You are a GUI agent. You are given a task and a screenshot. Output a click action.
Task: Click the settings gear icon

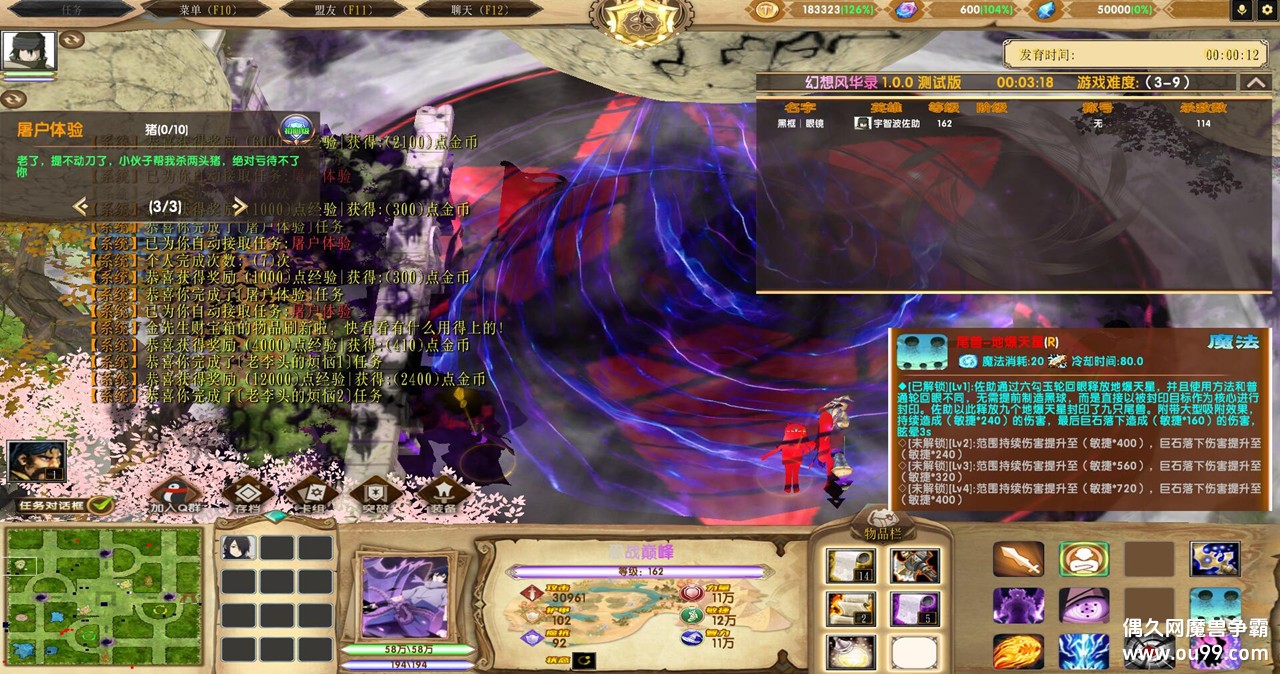click(x=1267, y=10)
